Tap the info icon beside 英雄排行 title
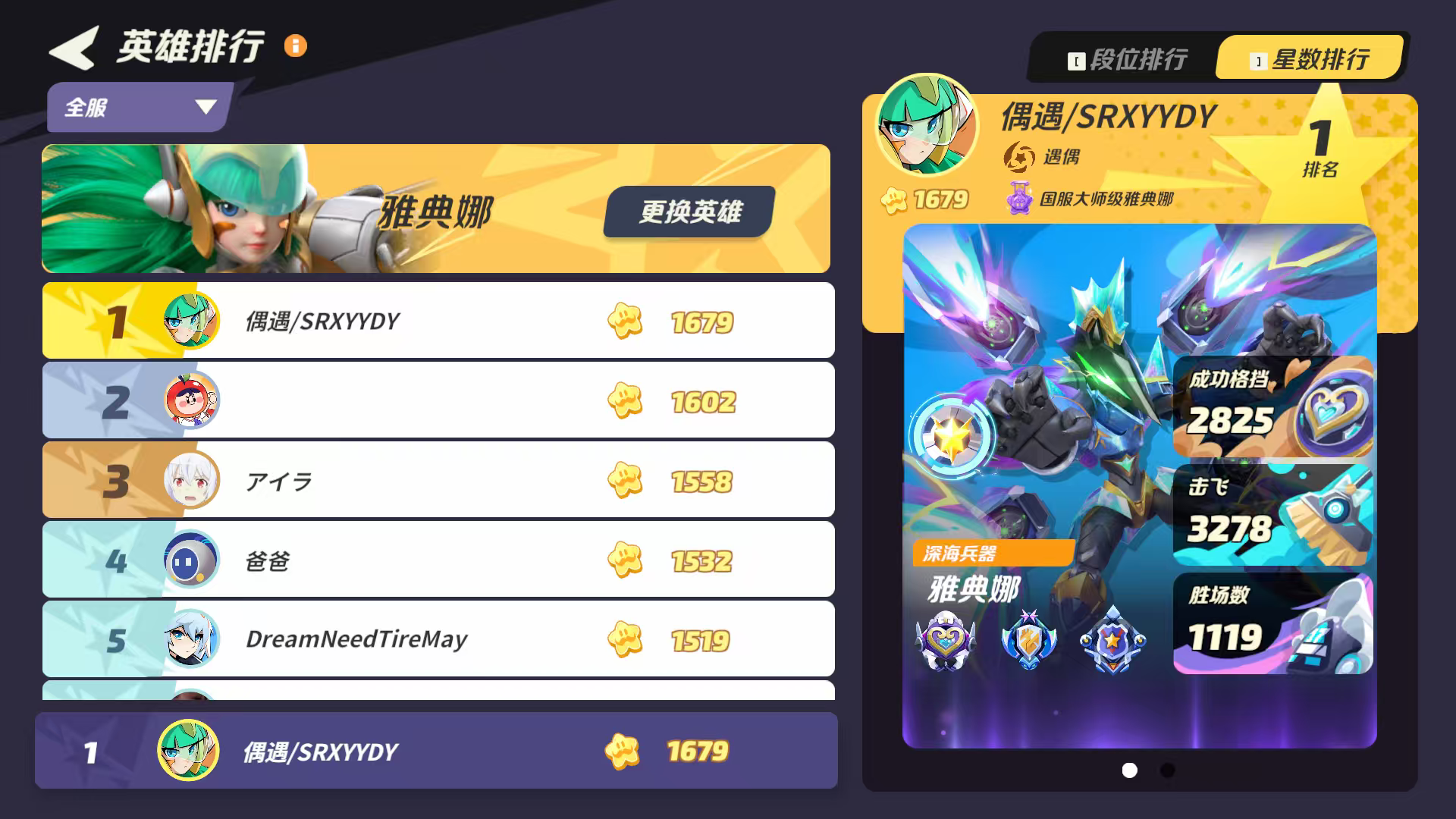 pos(295,46)
